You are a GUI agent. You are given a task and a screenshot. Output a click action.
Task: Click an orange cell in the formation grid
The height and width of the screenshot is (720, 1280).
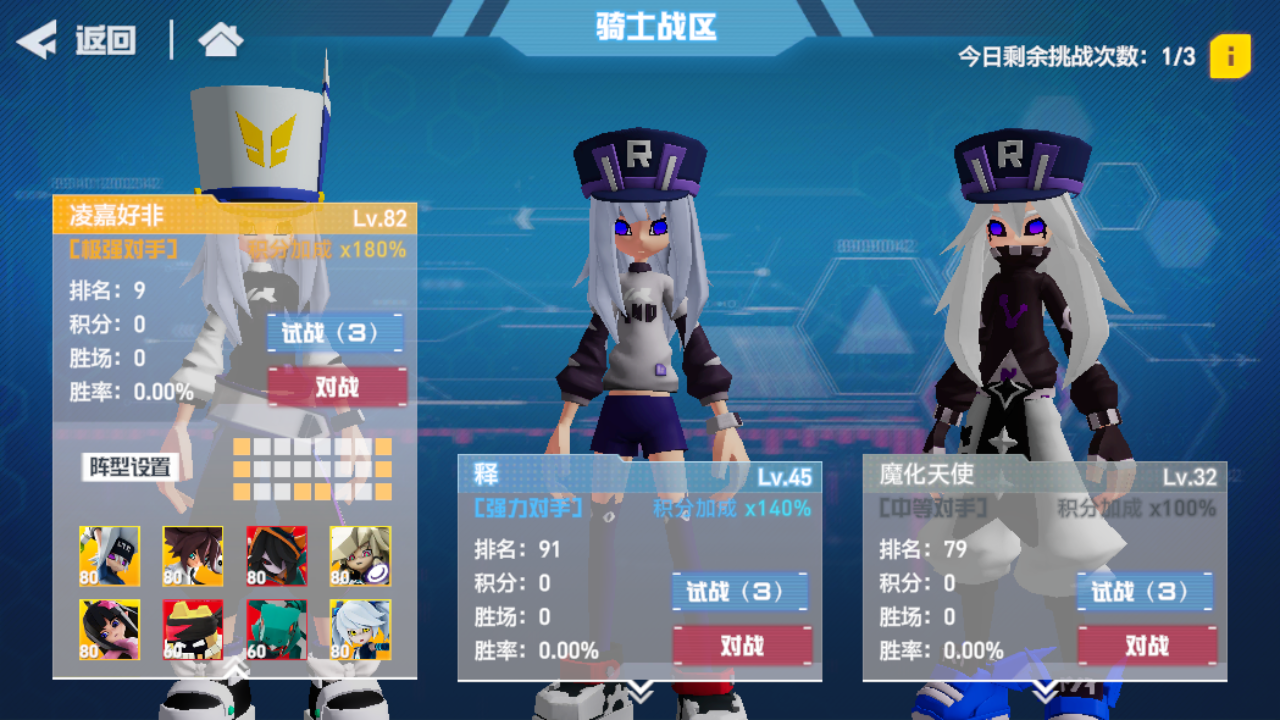[240, 444]
